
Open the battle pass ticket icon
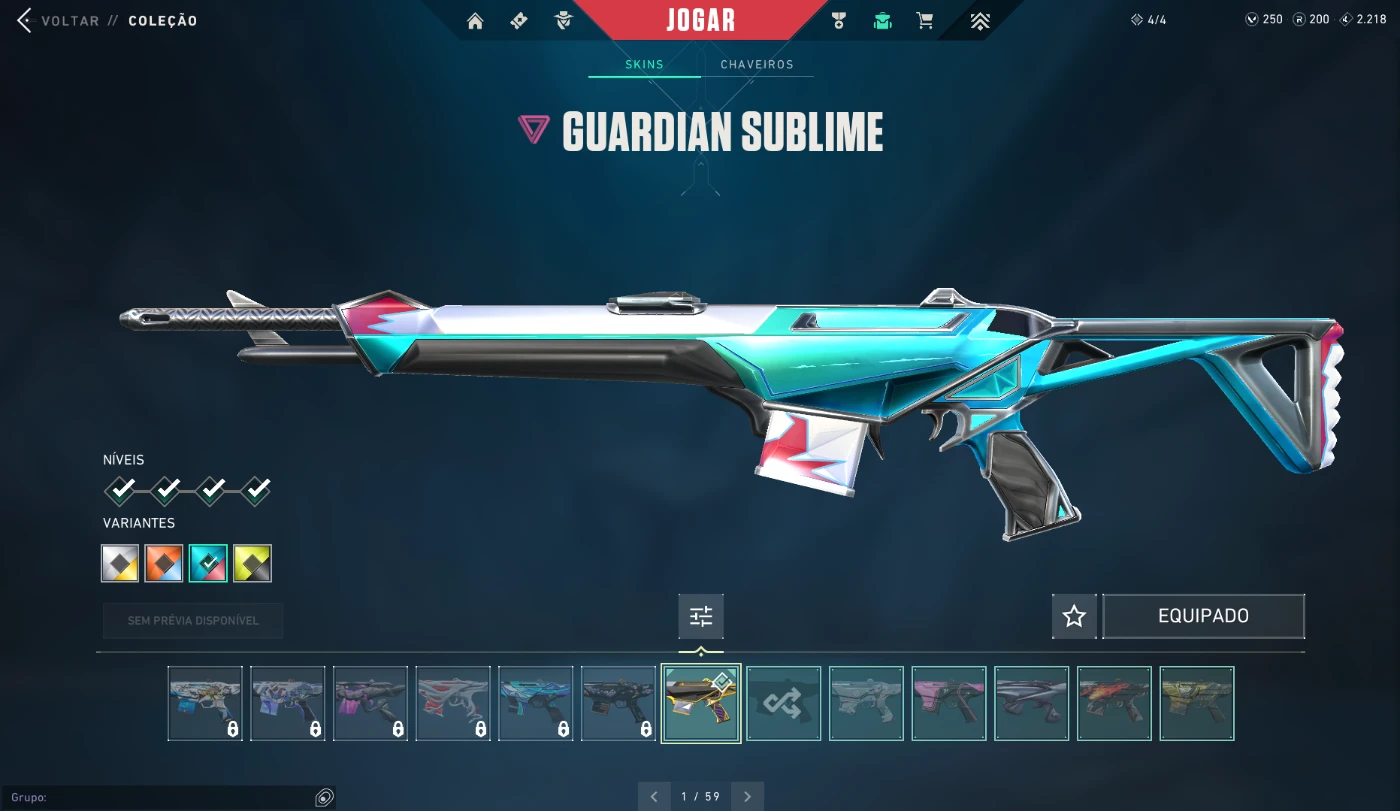click(519, 21)
